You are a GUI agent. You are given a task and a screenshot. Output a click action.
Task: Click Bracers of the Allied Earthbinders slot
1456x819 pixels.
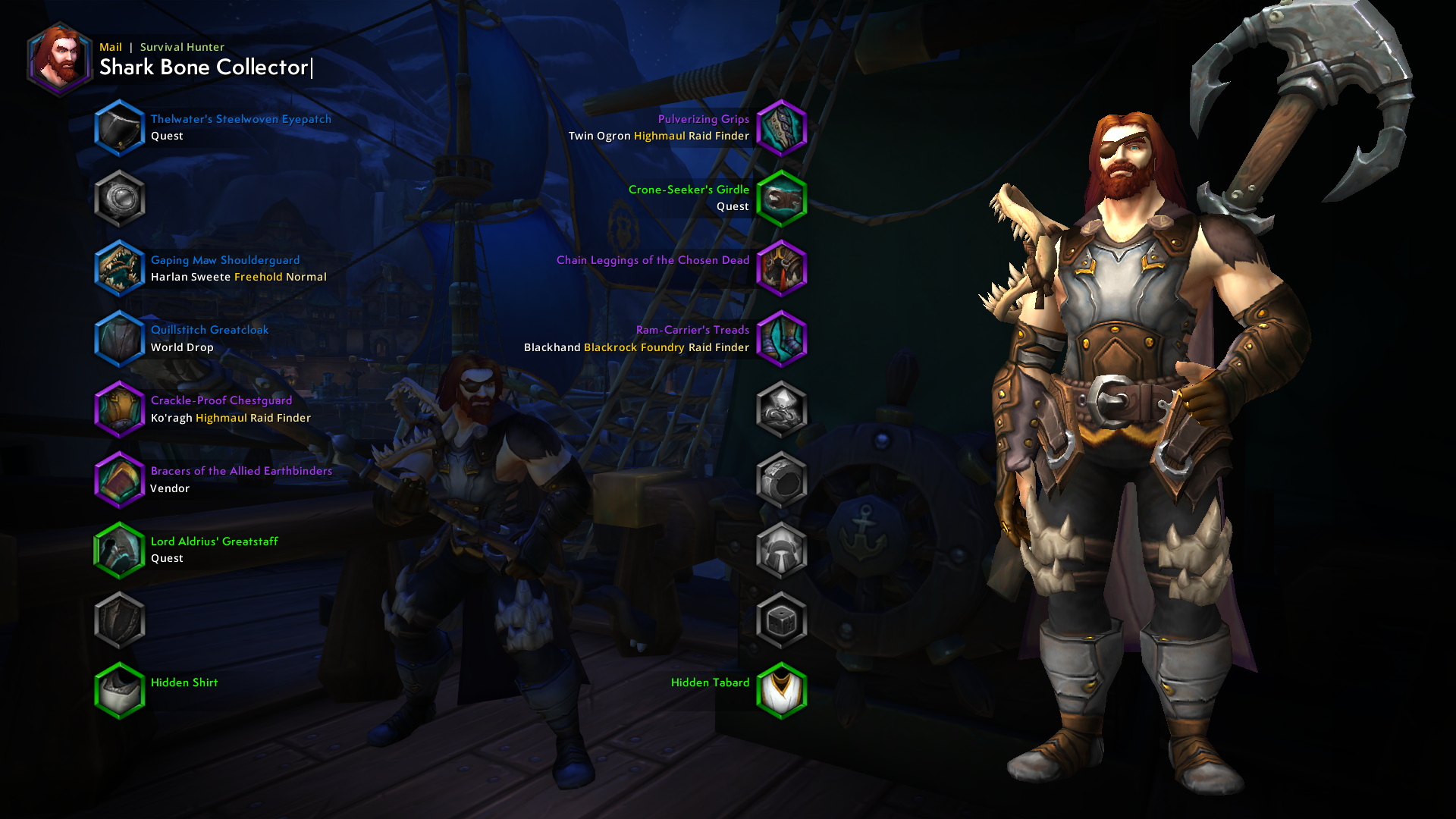click(x=120, y=480)
